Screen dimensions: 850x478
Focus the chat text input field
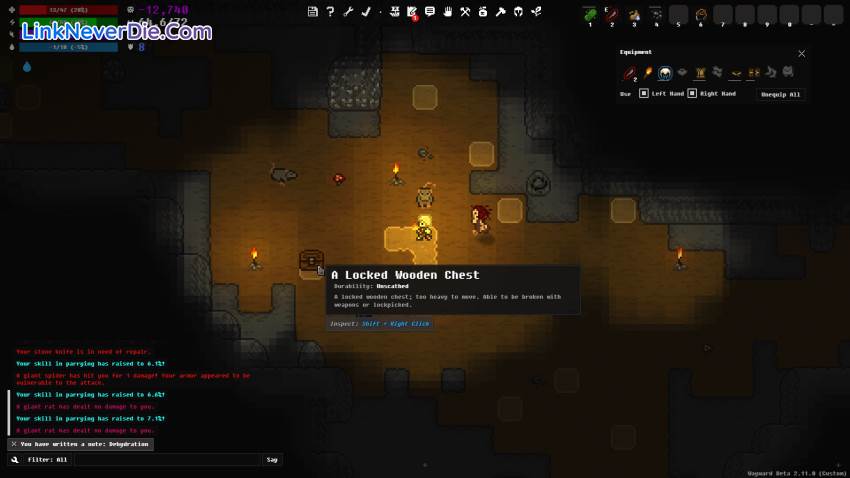click(167, 460)
